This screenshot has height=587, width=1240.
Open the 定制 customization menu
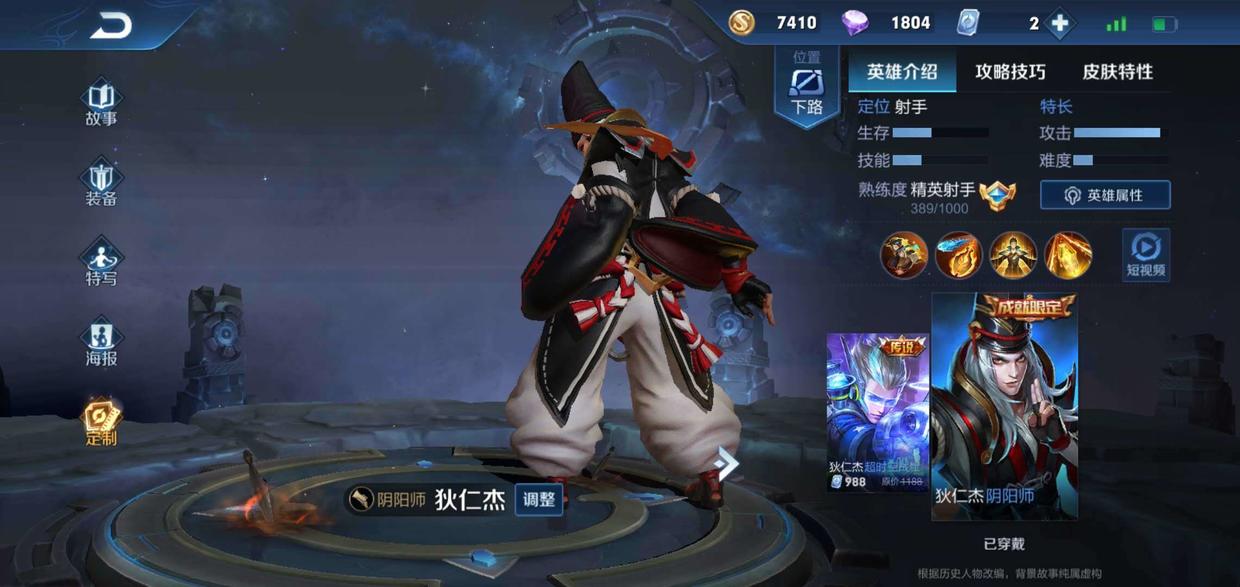(x=101, y=423)
